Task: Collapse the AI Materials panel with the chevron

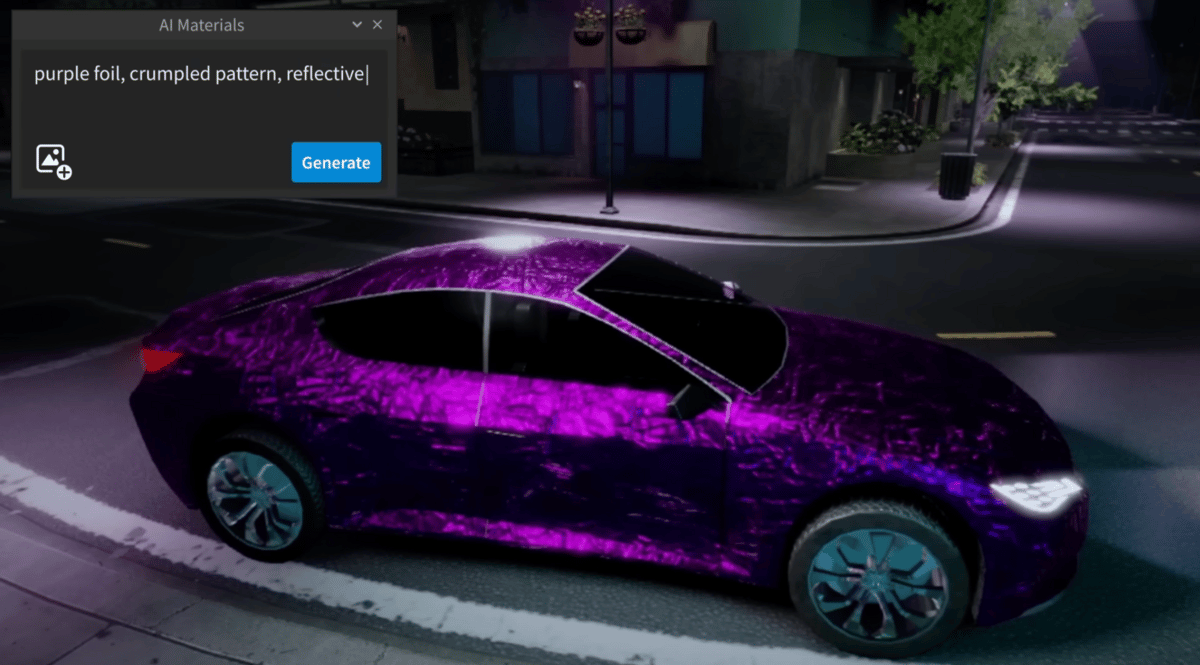Action: (357, 25)
